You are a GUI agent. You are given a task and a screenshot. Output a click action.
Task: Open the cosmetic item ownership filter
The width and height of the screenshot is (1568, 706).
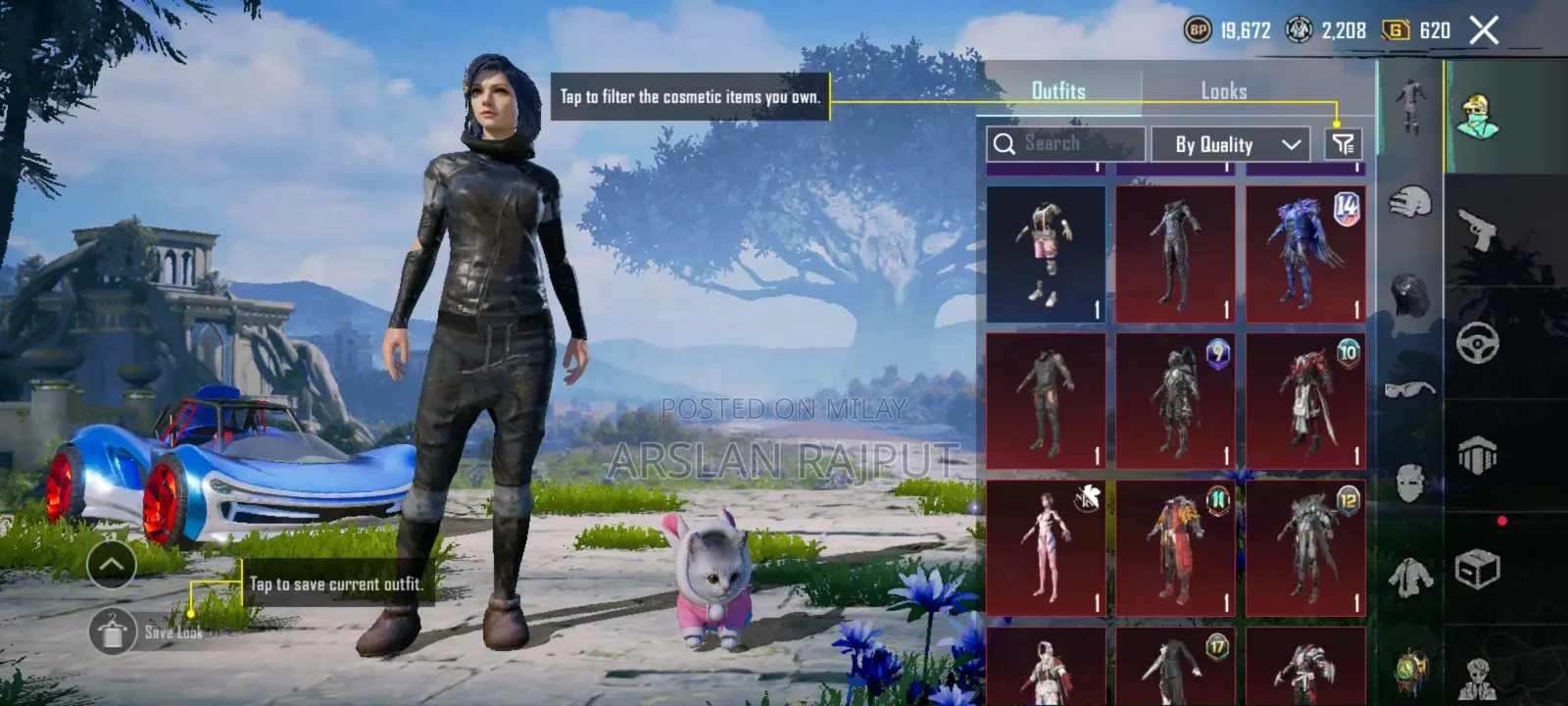[1345, 143]
